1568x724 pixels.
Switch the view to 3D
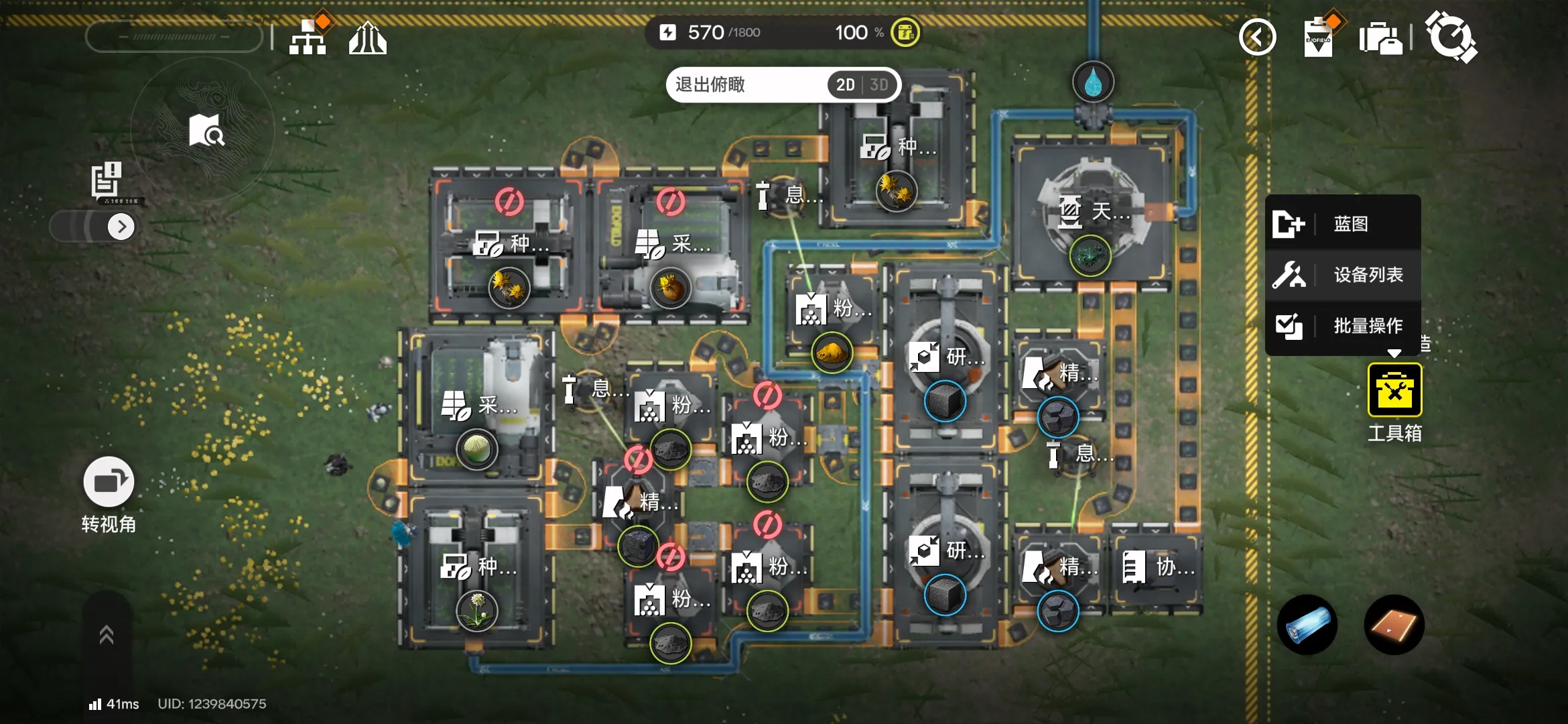[x=878, y=85]
